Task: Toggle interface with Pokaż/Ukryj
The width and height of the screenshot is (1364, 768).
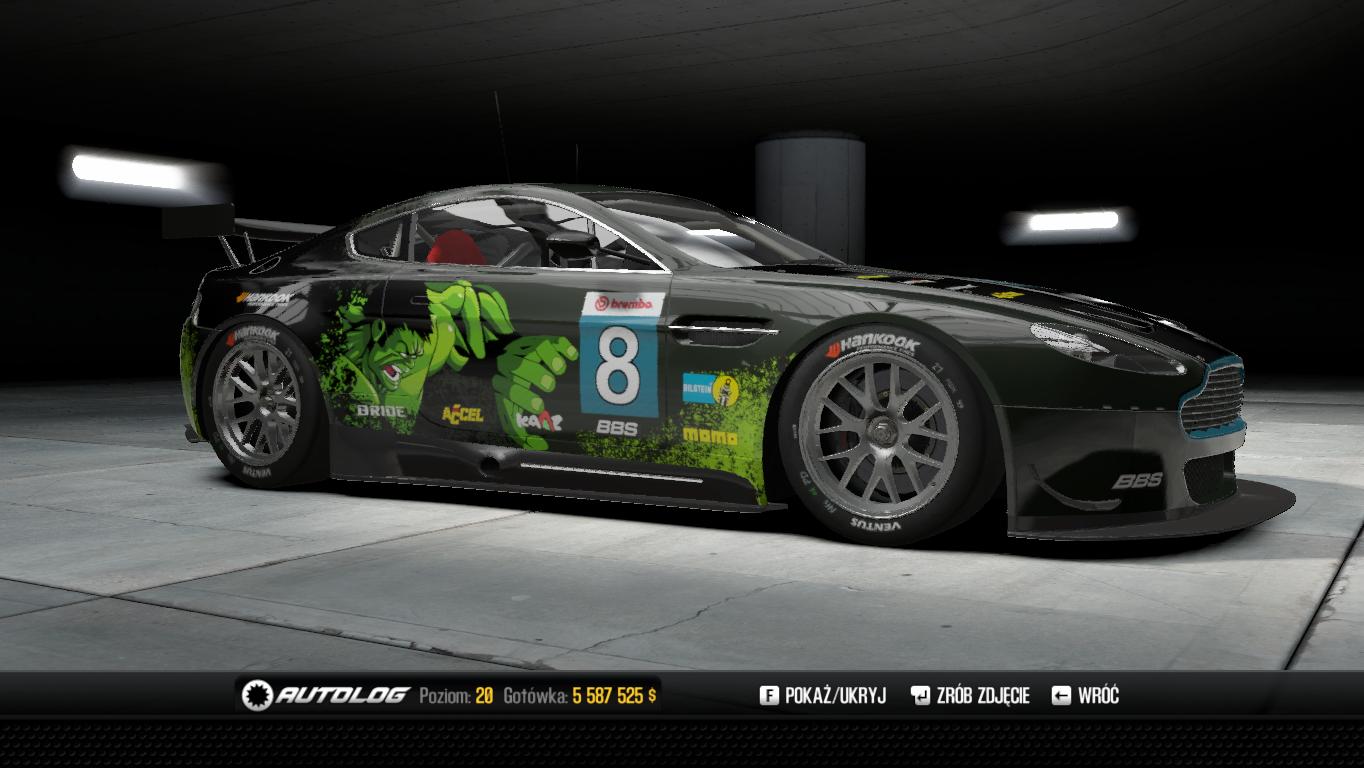Action: 823,696
